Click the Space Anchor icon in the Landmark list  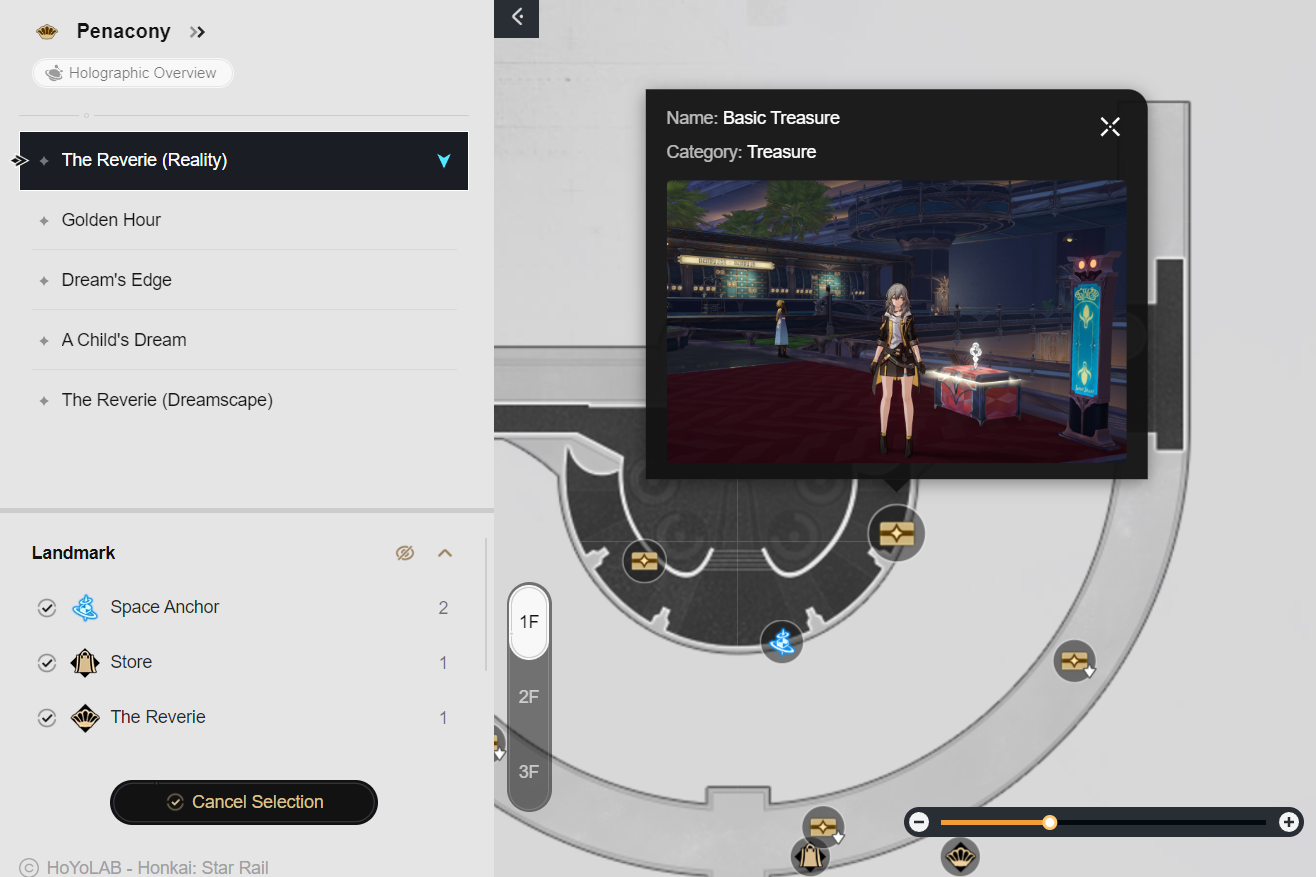click(85, 607)
